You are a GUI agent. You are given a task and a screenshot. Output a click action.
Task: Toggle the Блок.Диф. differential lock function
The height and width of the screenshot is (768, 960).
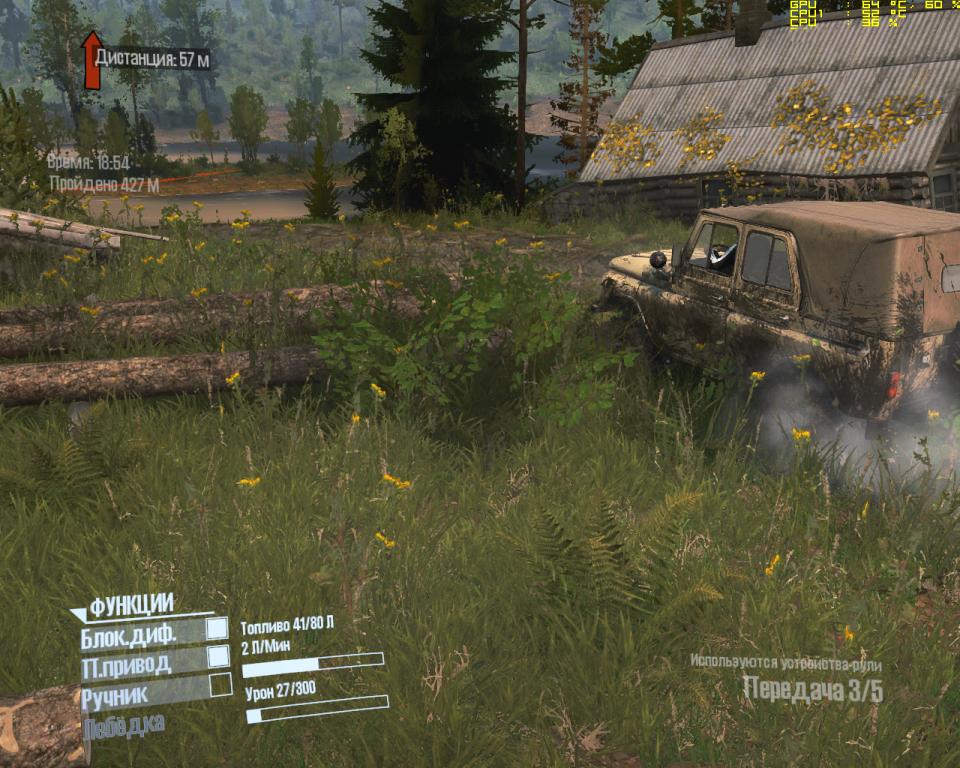[217, 630]
